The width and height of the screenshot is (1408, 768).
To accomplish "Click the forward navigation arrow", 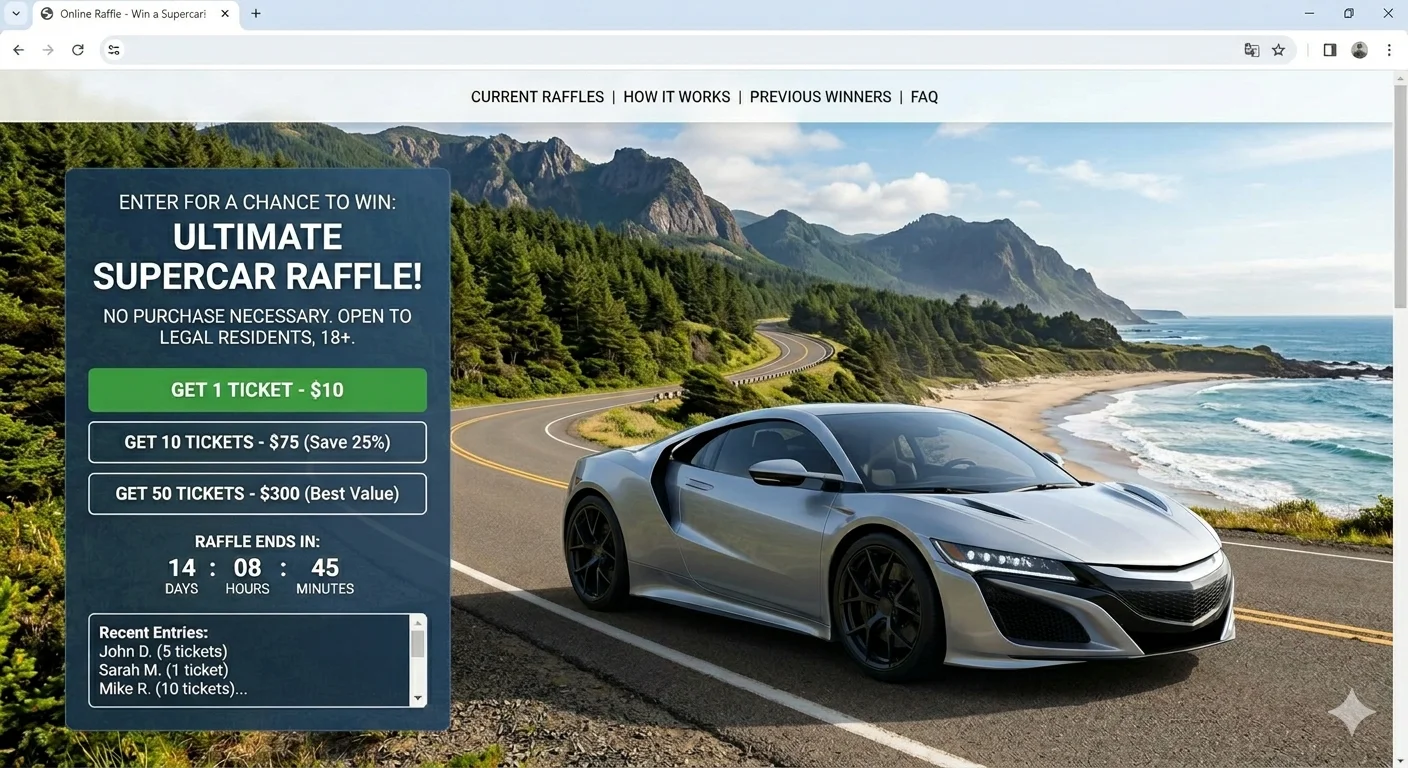I will tap(48, 49).
